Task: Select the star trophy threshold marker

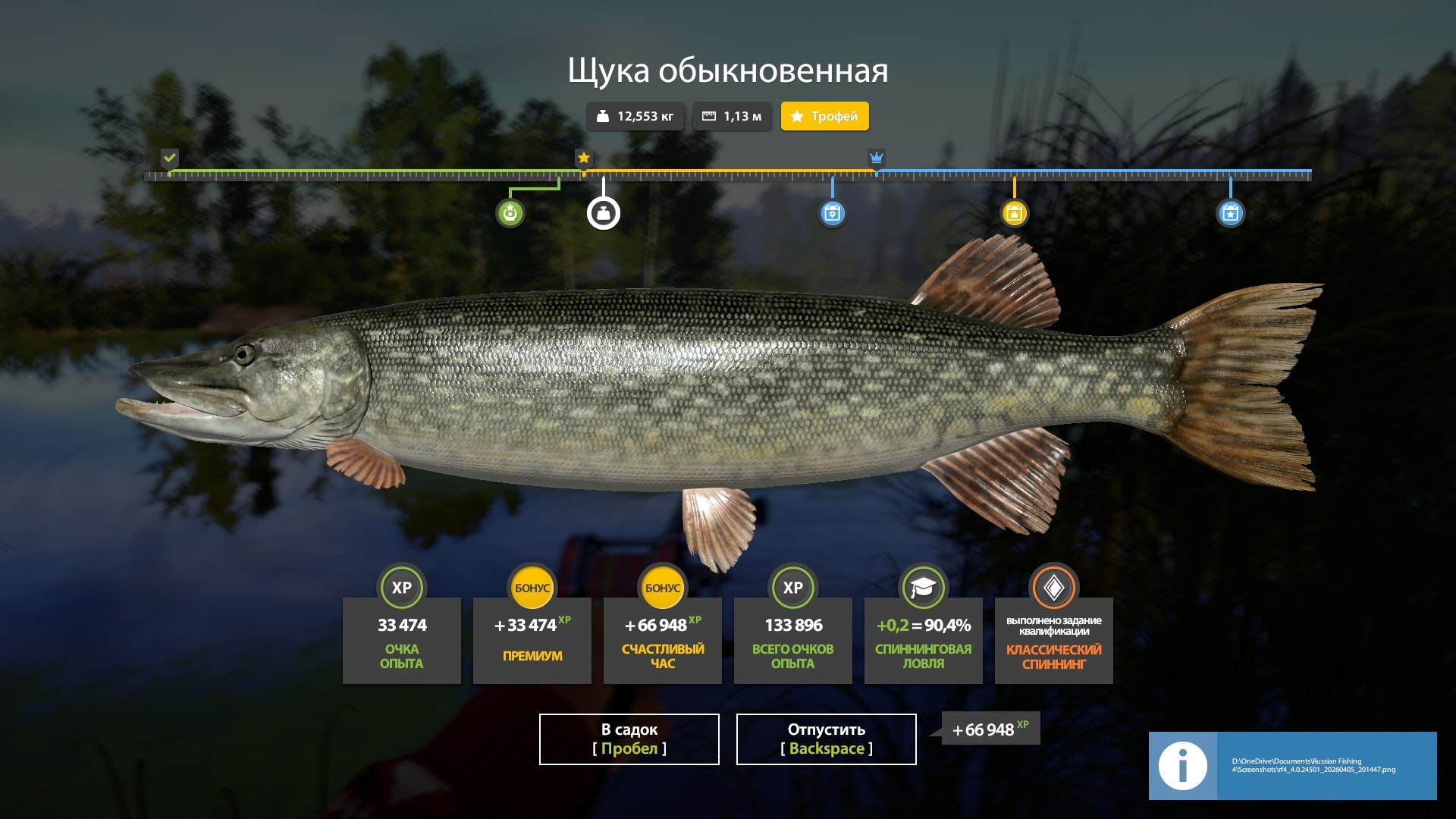Action: (583, 158)
